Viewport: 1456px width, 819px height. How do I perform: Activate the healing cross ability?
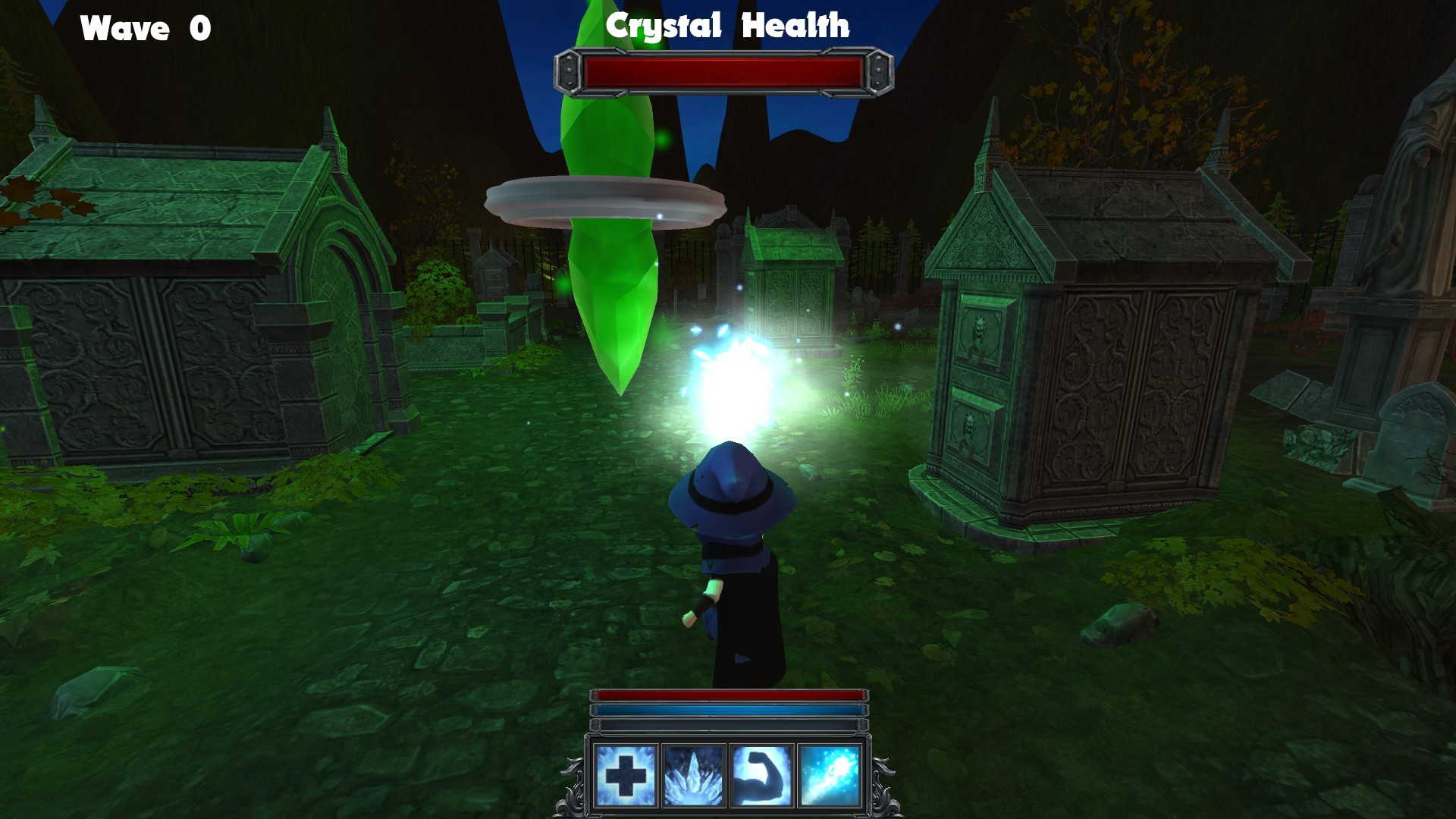pos(626,775)
